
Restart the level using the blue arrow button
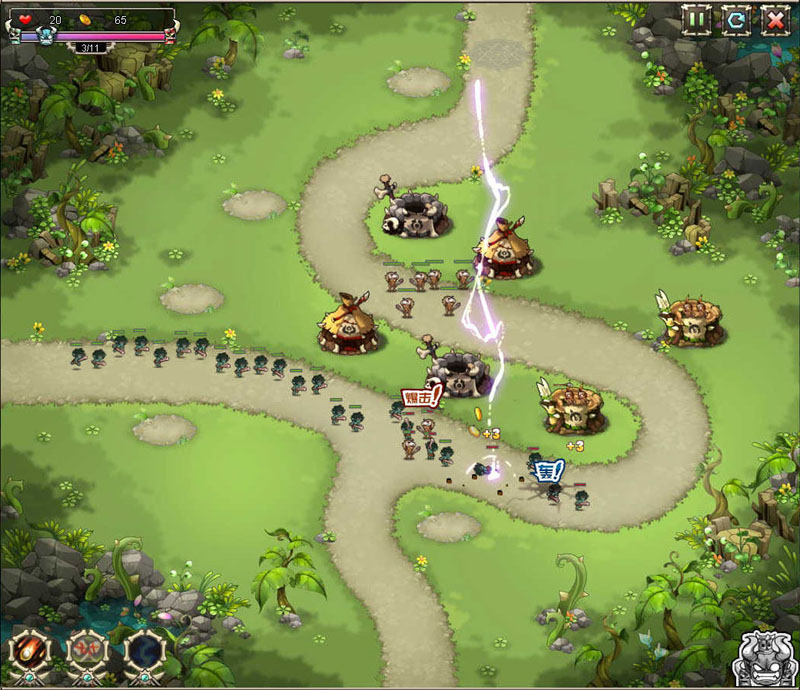736,19
